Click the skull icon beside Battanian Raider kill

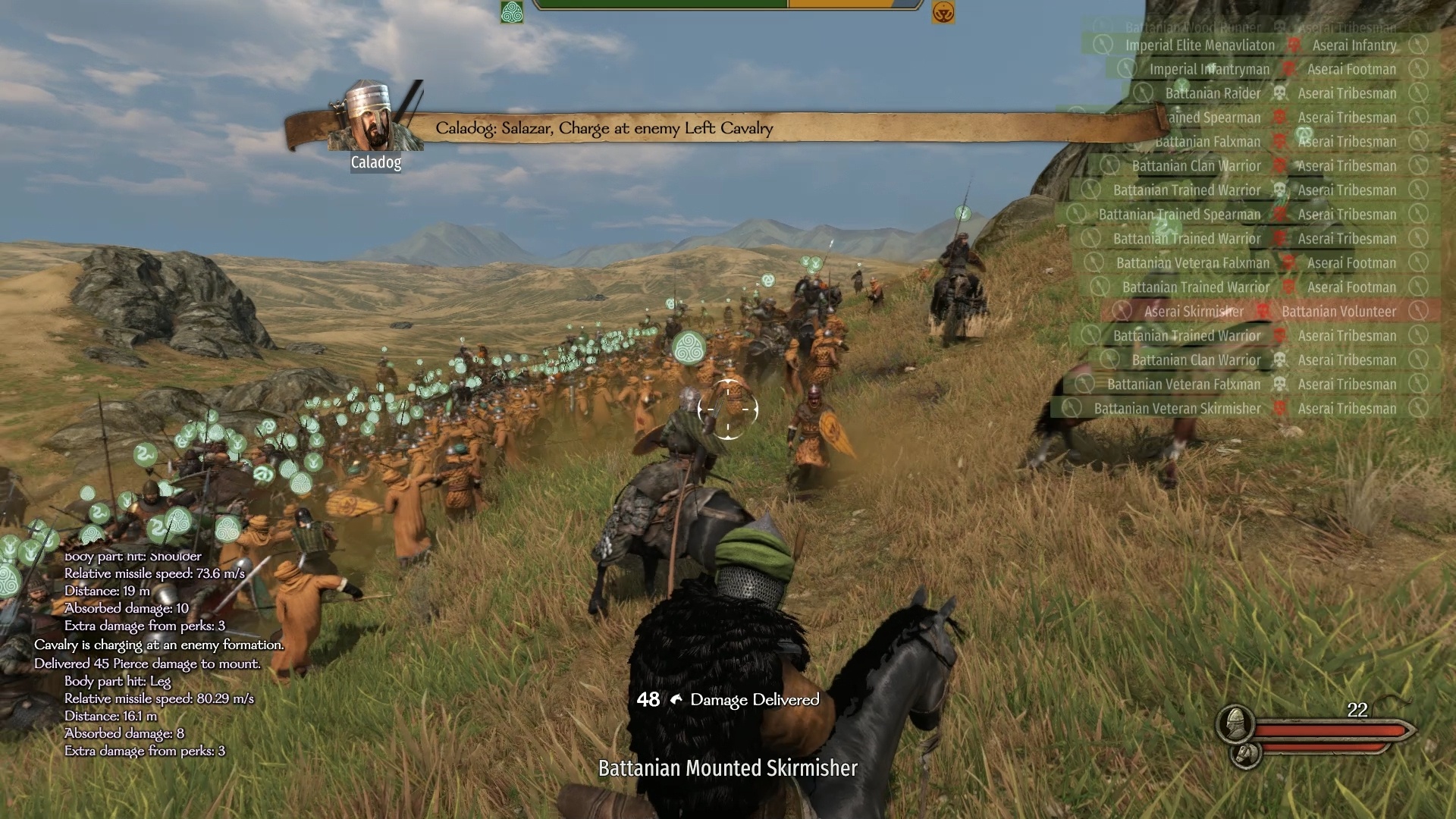[x=1279, y=93]
